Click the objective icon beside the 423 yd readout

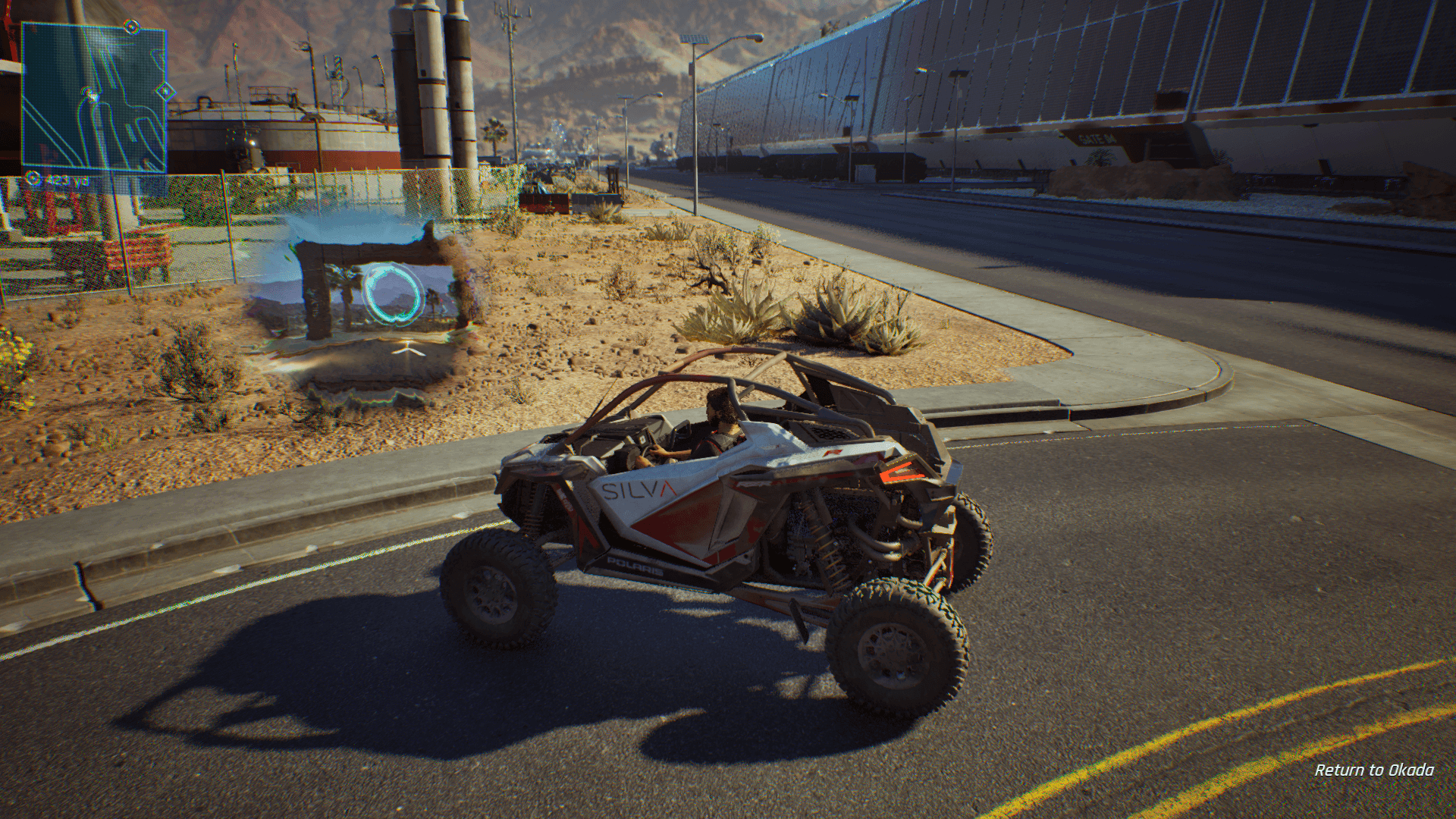(x=32, y=179)
